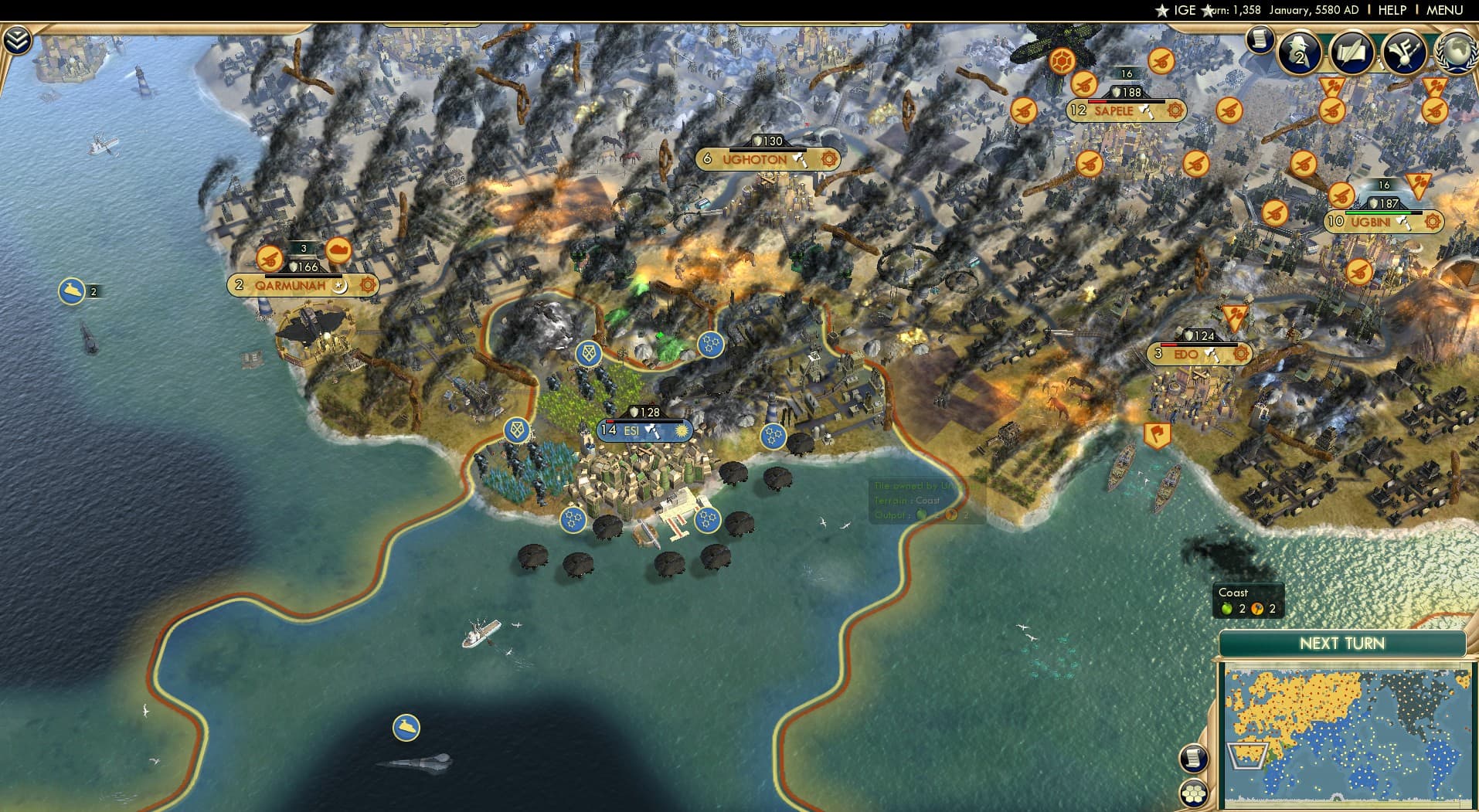This screenshot has width=1479, height=812.
Task: Open the HELP menu at top right
Action: (1391, 10)
